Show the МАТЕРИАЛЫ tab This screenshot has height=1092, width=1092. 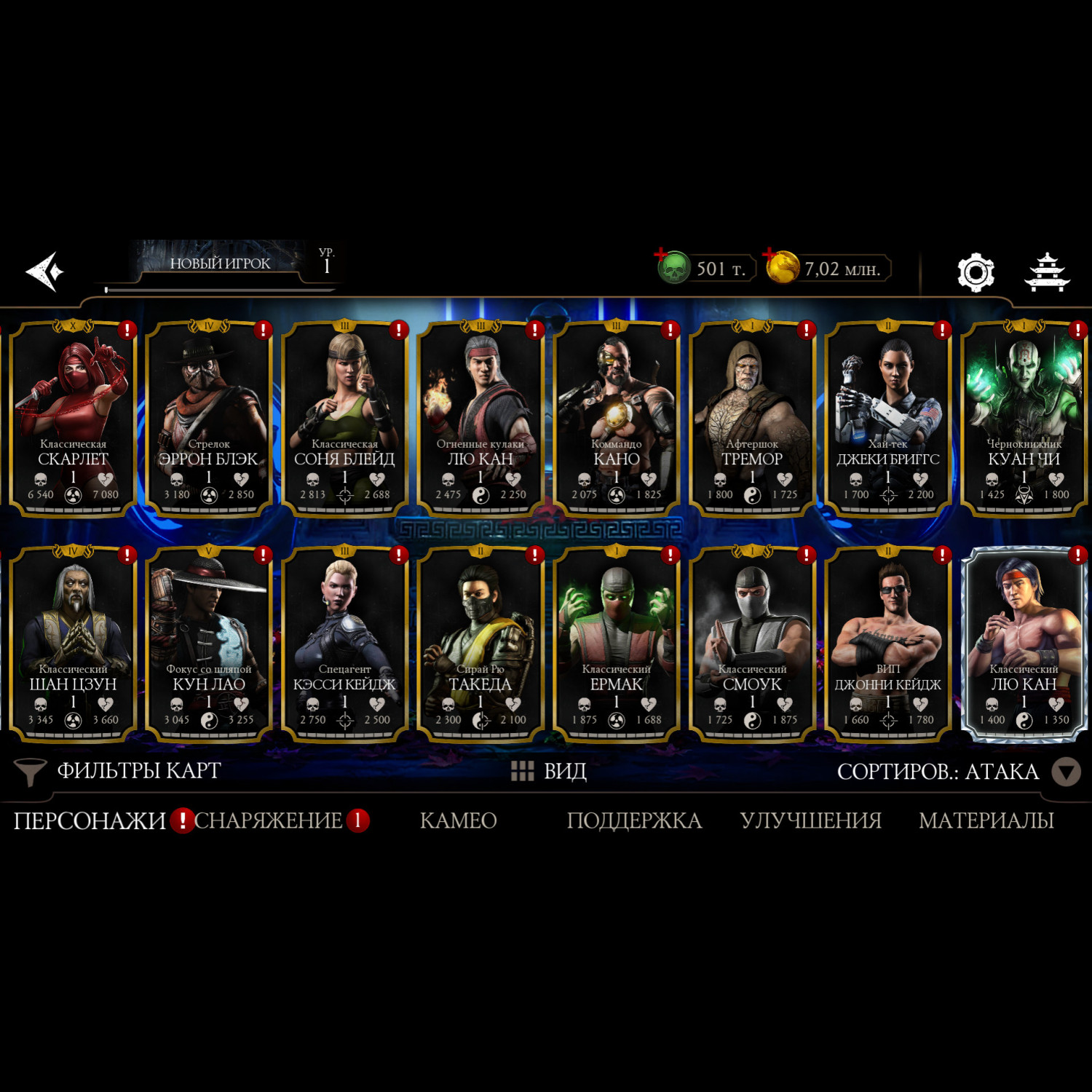pyautogui.click(x=986, y=820)
